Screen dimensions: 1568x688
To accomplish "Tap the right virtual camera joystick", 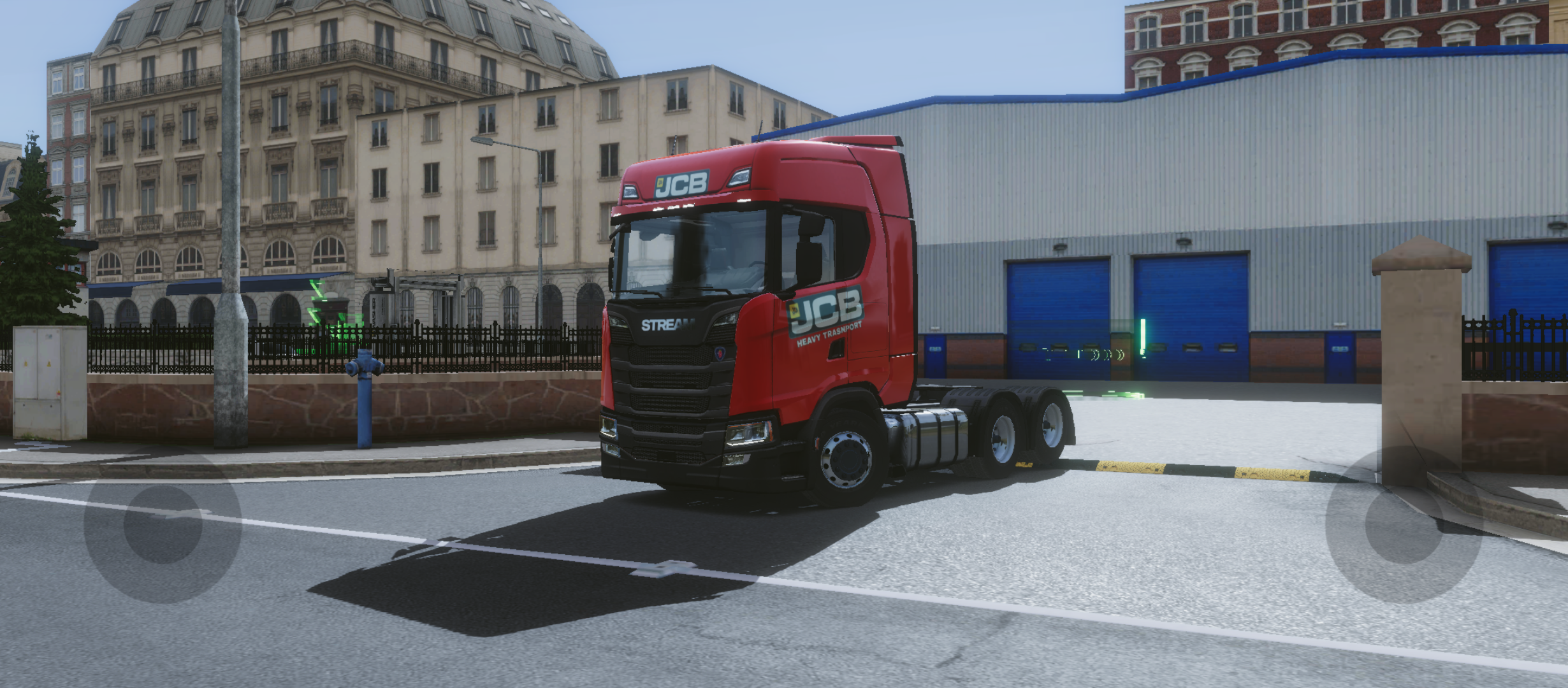I will 1404,524.
